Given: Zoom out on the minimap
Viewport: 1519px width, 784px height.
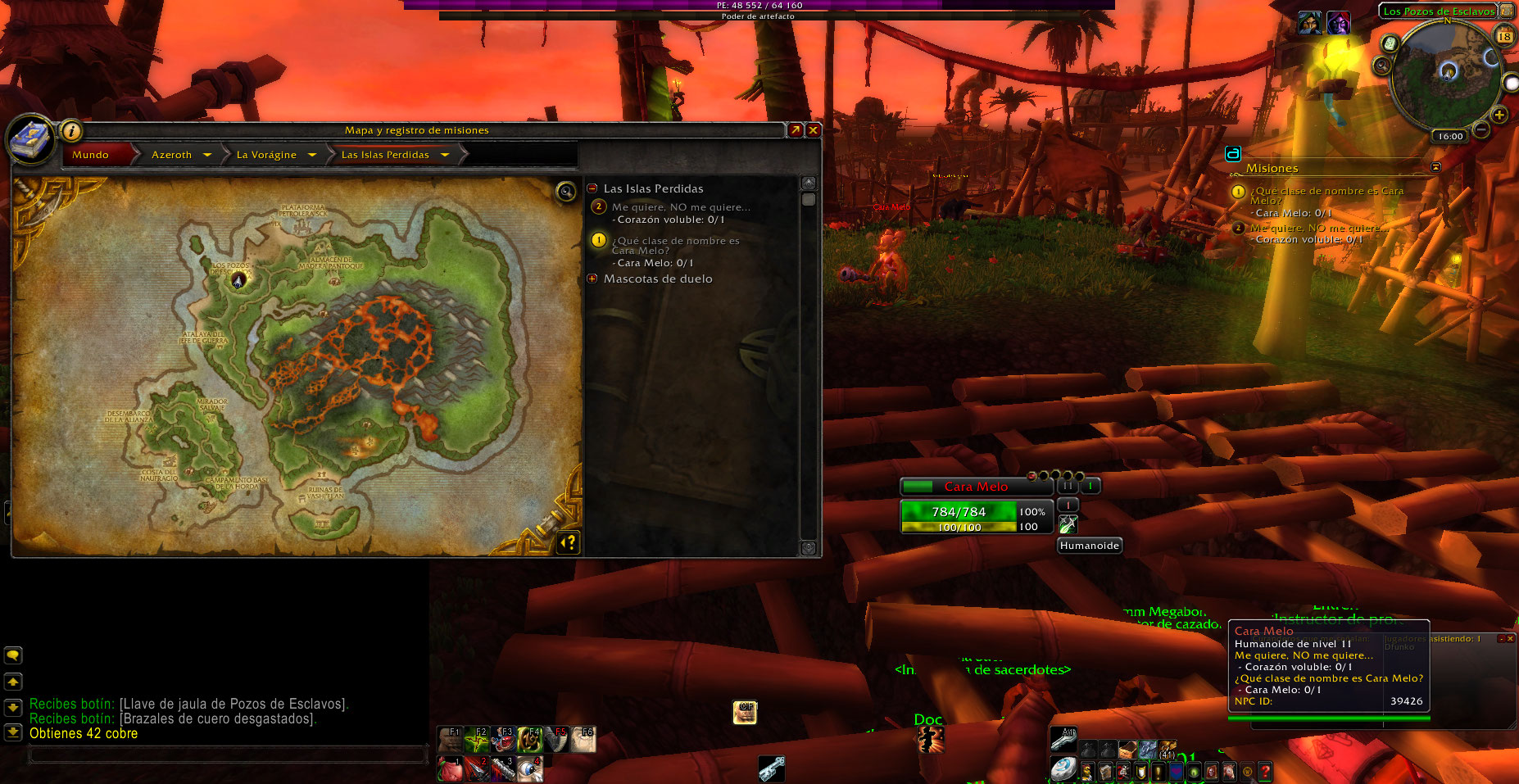Looking at the screenshot, I should point(1481,129).
